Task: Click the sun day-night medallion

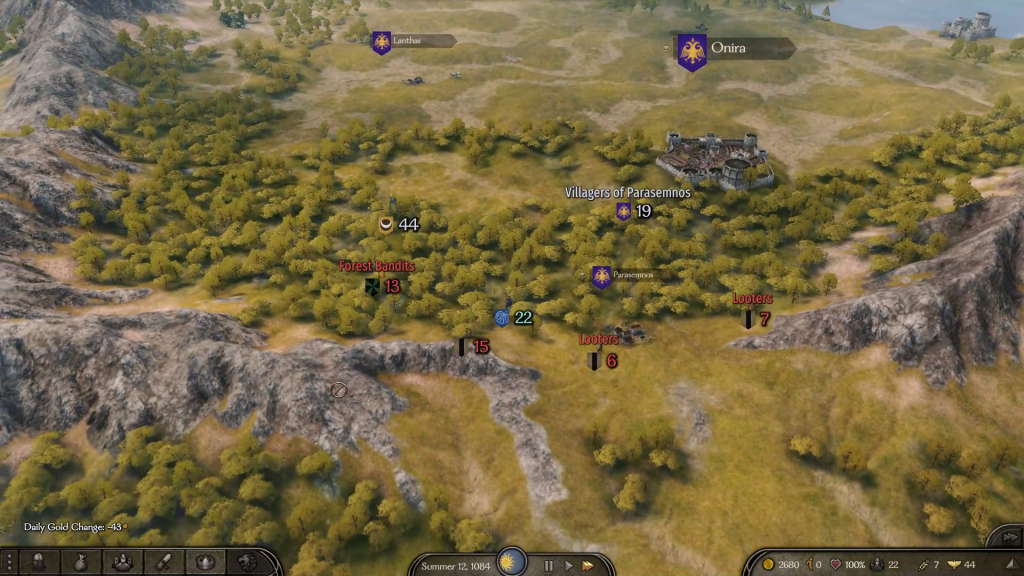Action: tap(512, 561)
